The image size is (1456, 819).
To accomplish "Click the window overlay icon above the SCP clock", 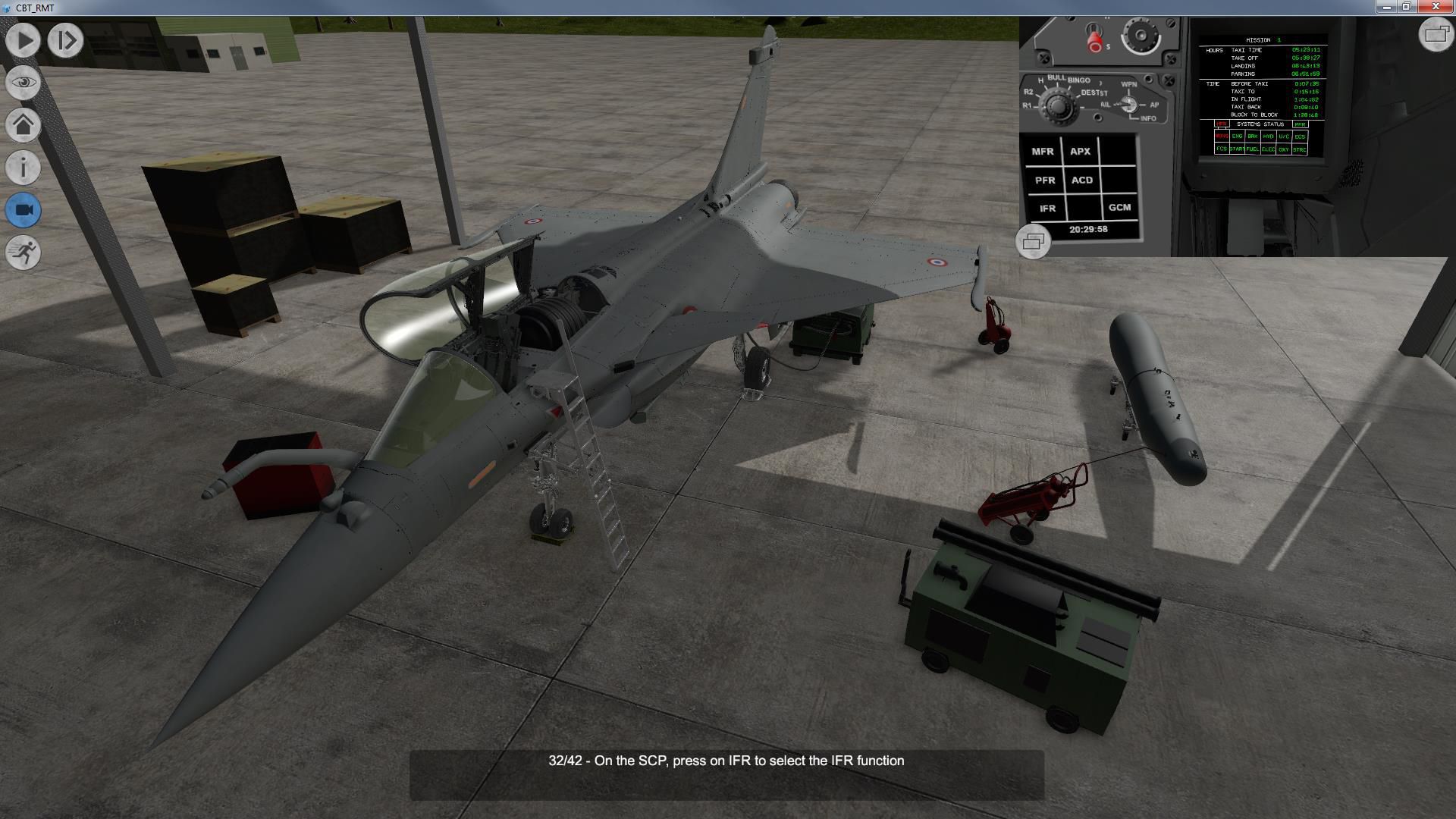I will pos(1033,243).
